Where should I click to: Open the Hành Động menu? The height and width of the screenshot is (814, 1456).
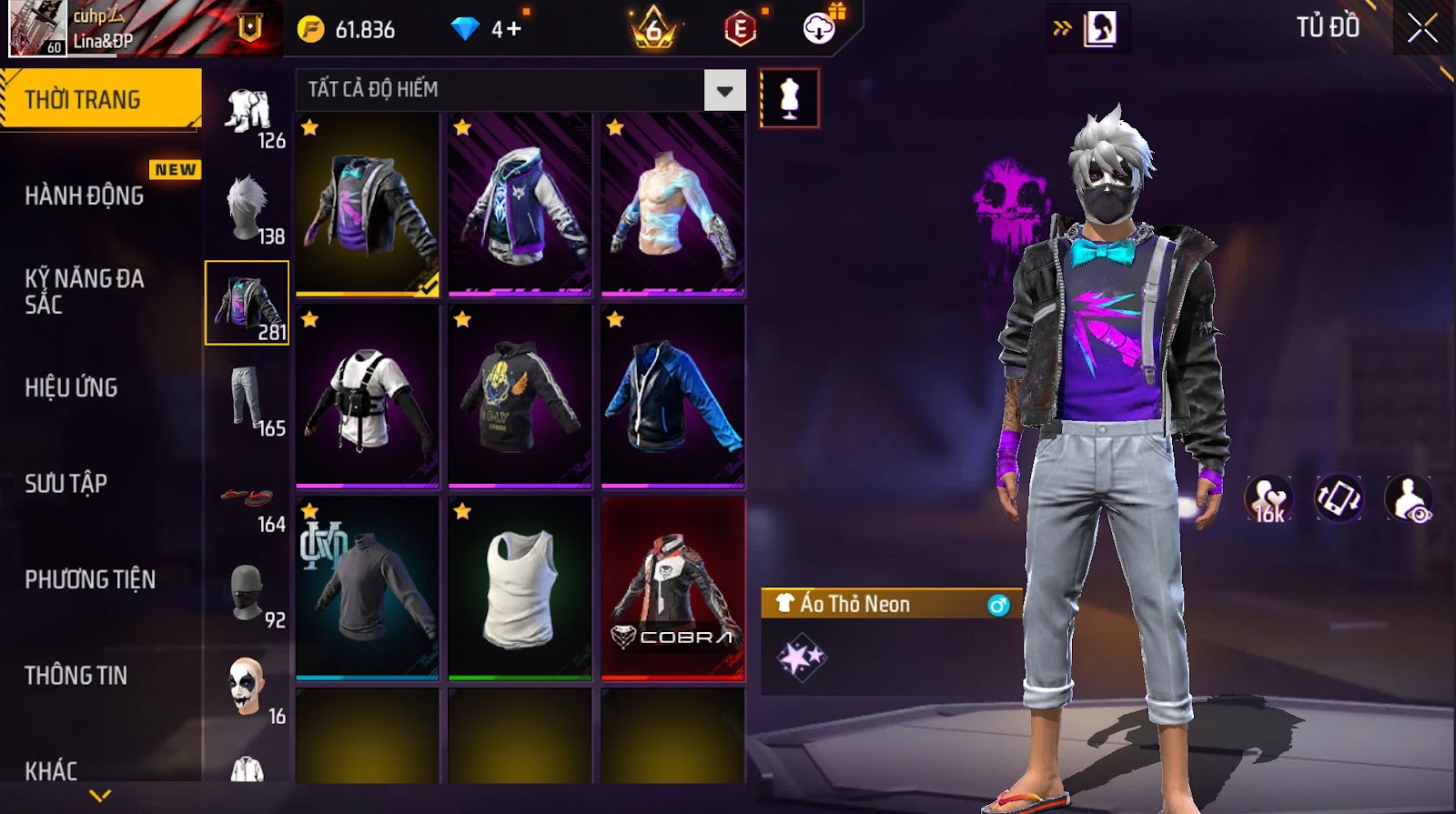(x=84, y=196)
